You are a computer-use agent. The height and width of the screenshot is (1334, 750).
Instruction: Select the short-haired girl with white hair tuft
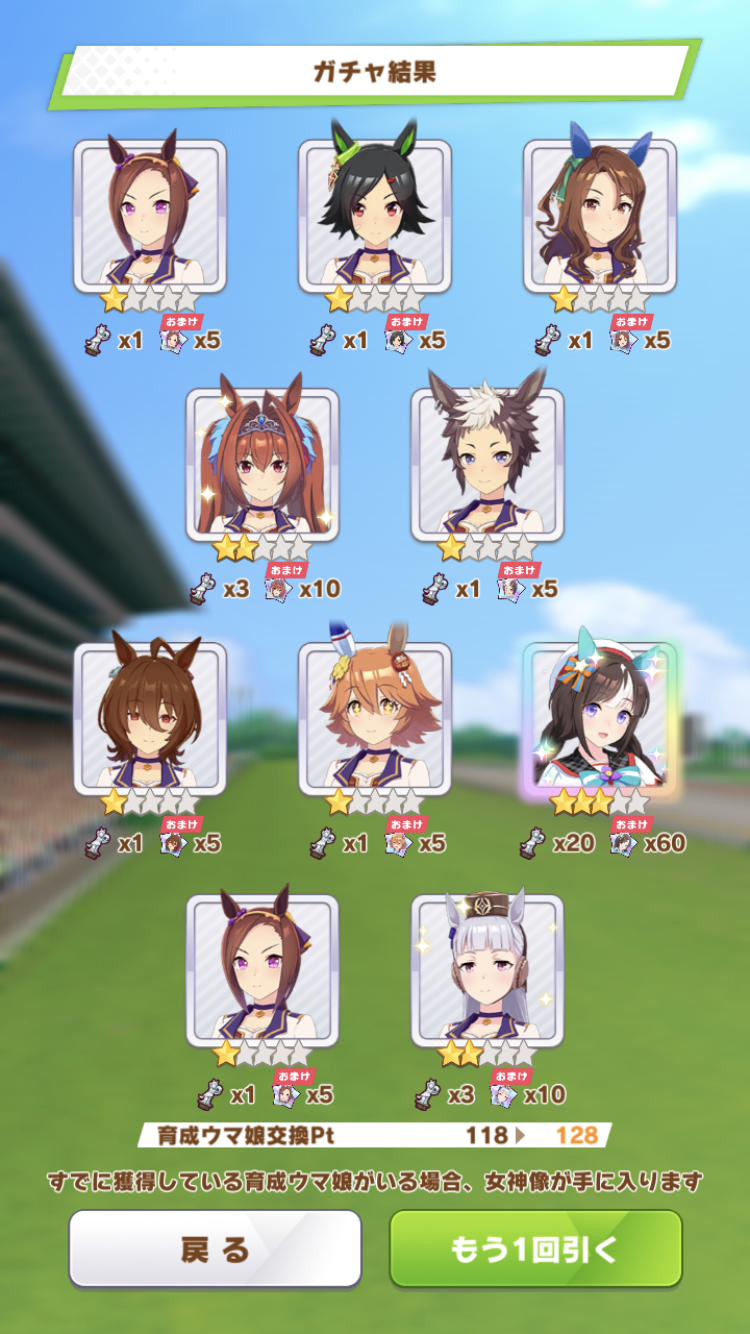click(x=487, y=464)
